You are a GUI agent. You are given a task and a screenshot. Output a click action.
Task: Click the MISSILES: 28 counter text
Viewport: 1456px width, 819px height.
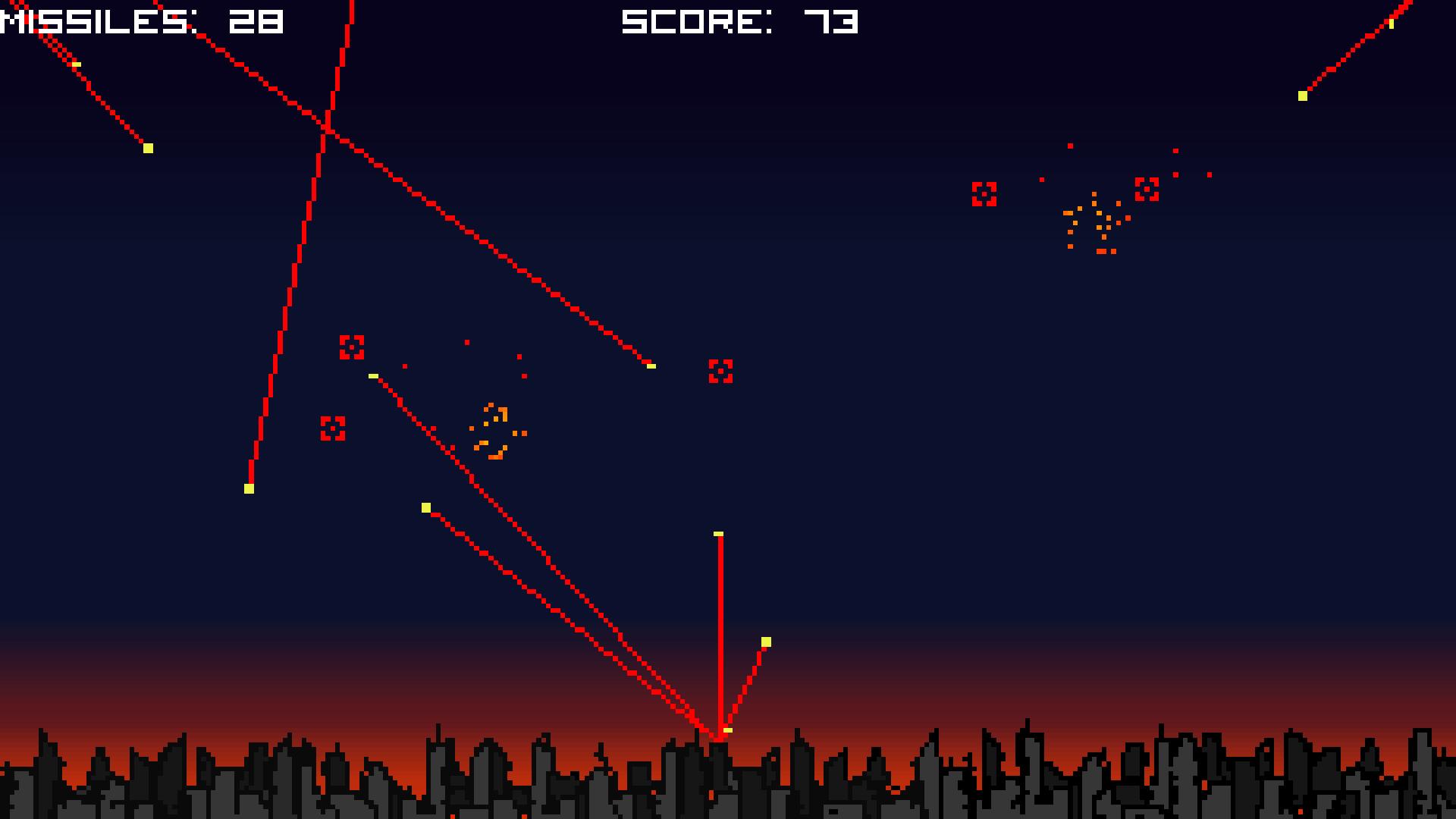point(140,20)
